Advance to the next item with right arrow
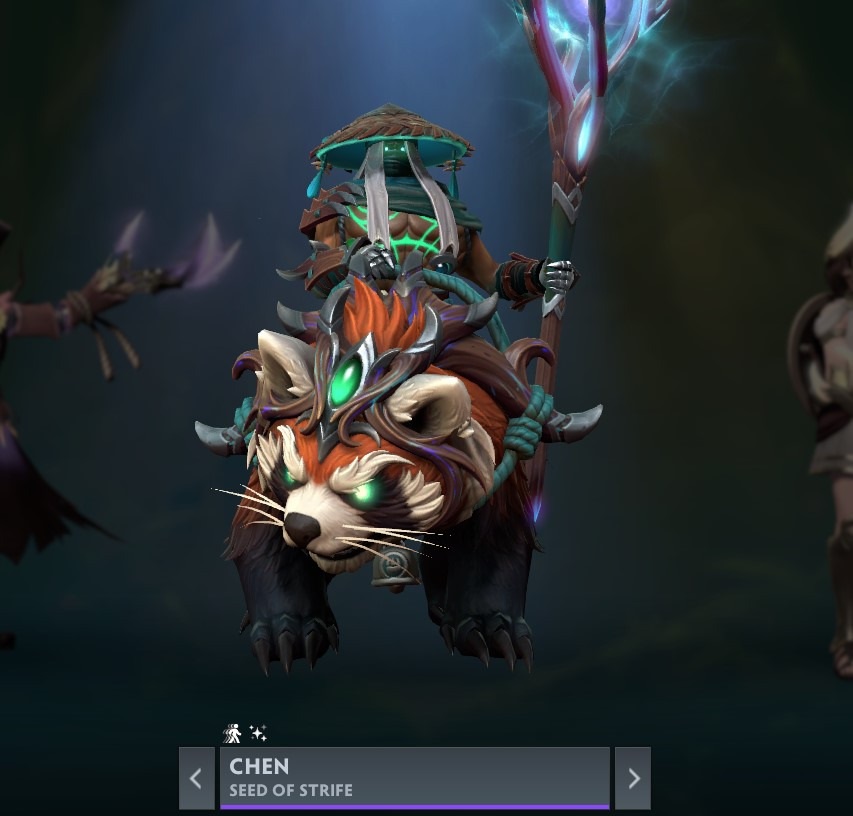This screenshot has width=853, height=816. point(633,778)
